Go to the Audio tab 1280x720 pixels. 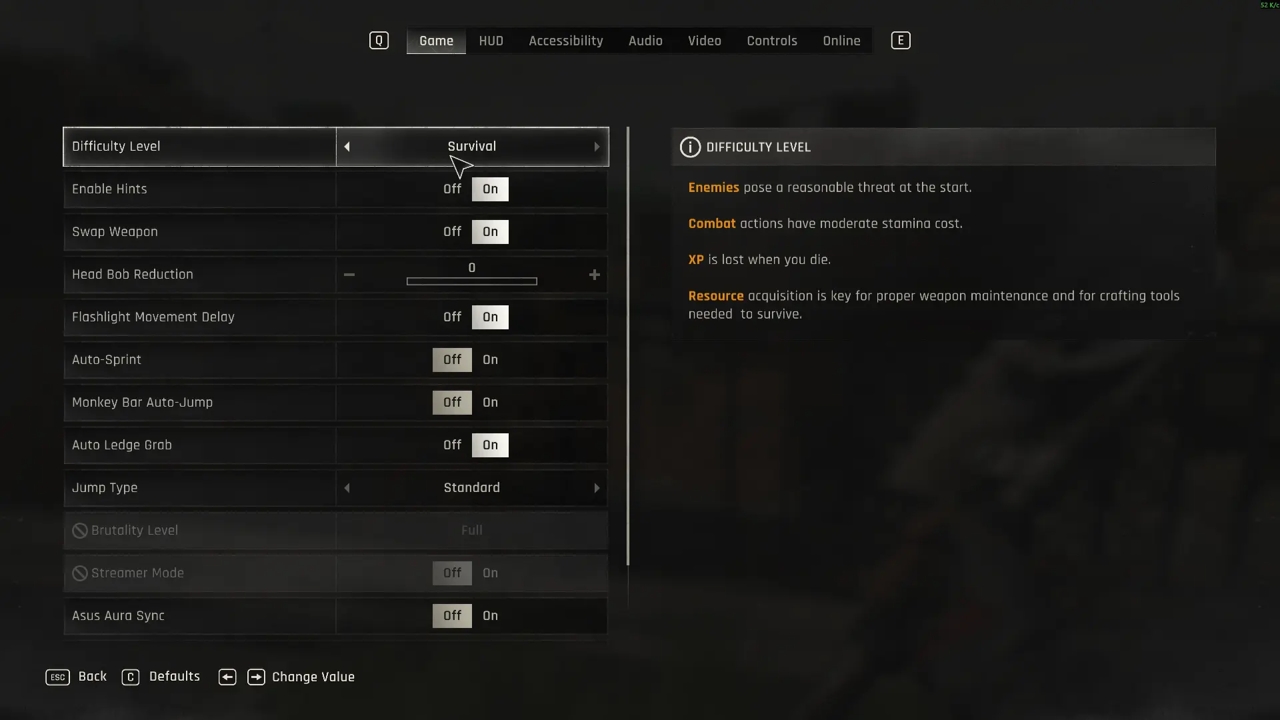tap(645, 41)
